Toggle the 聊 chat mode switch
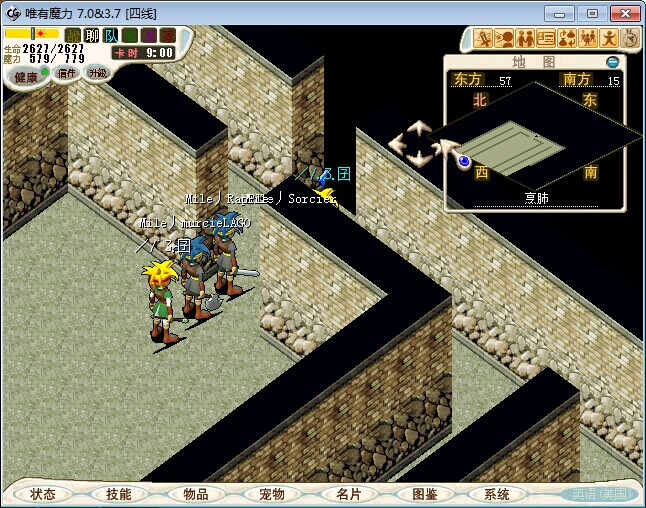Image resolution: width=646 pixels, height=508 pixels. point(91,35)
